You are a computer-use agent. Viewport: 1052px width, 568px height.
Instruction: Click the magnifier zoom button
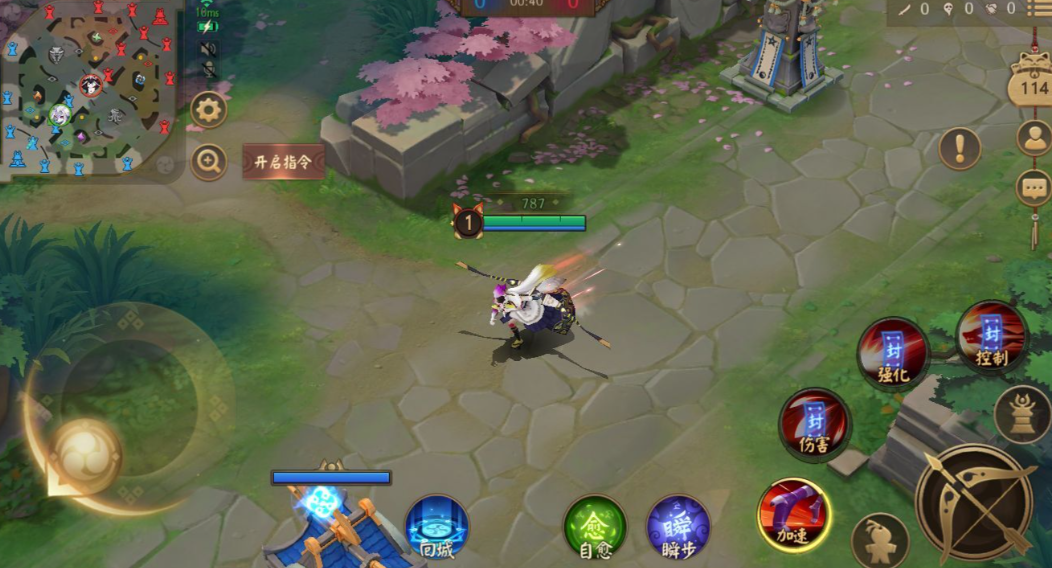coord(209,162)
